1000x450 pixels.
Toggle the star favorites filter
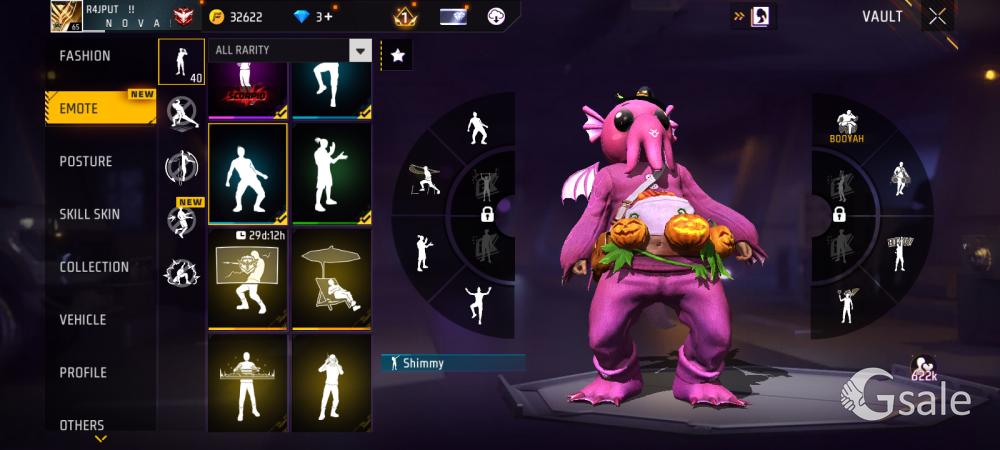point(397,56)
